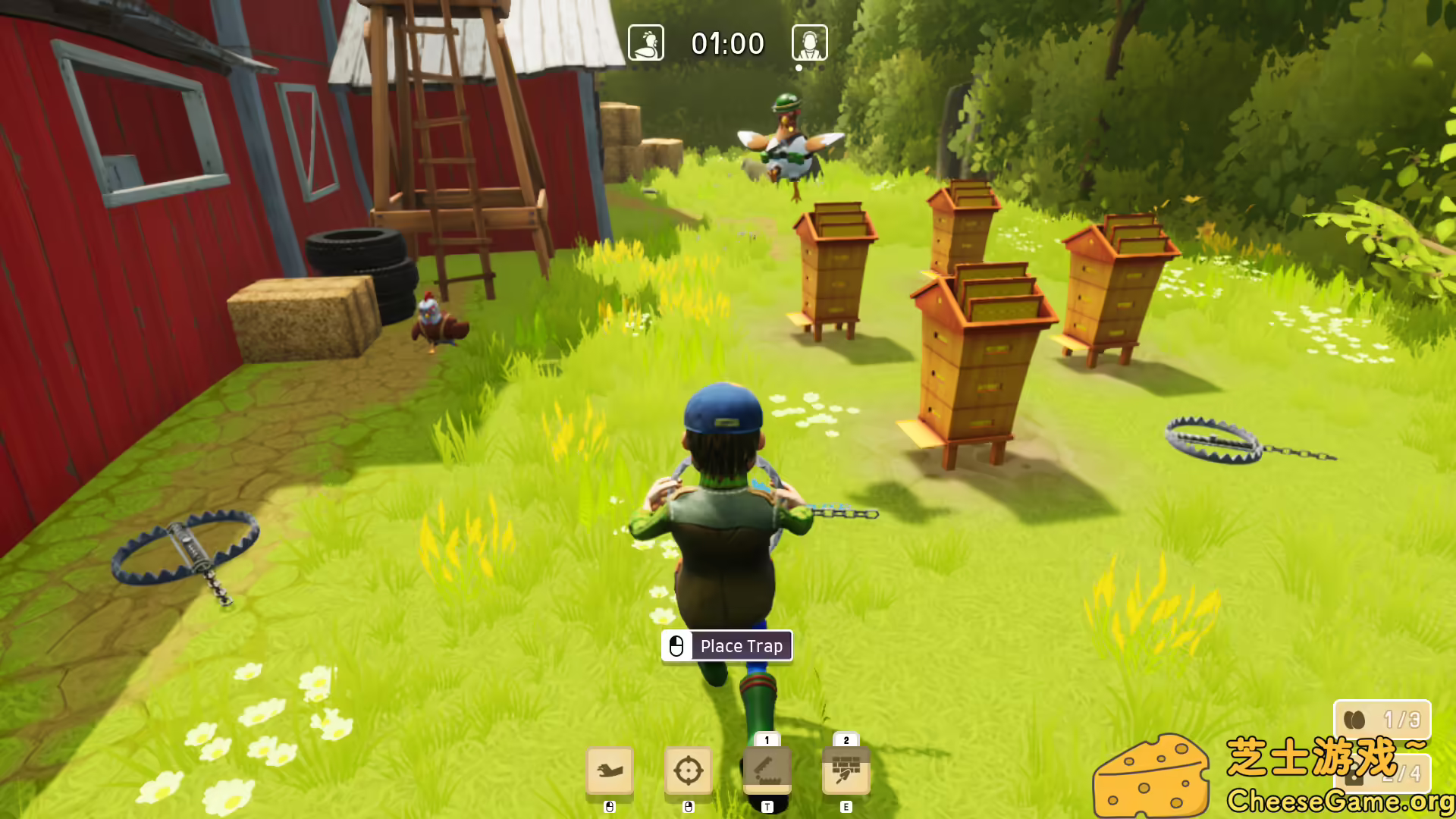Click the farmer portrait beside the timer

coord(808,43)
